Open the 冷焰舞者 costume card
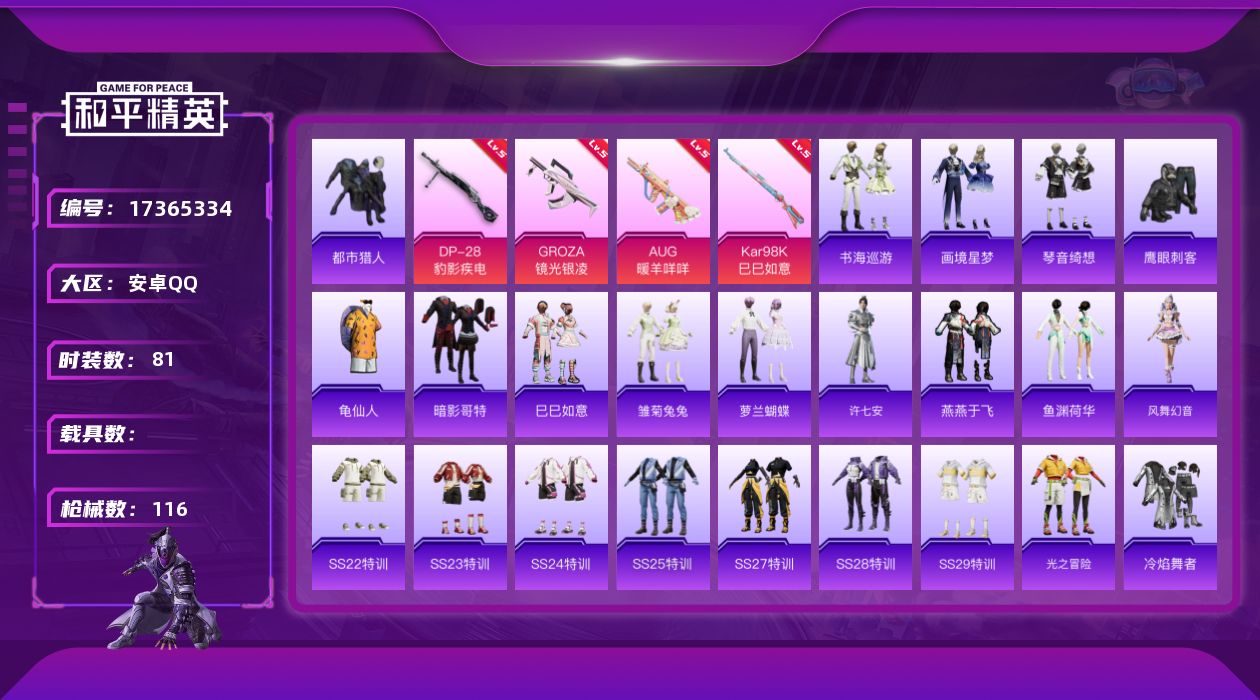Screen dimensions: 1260x700 tap(1170, 516)
